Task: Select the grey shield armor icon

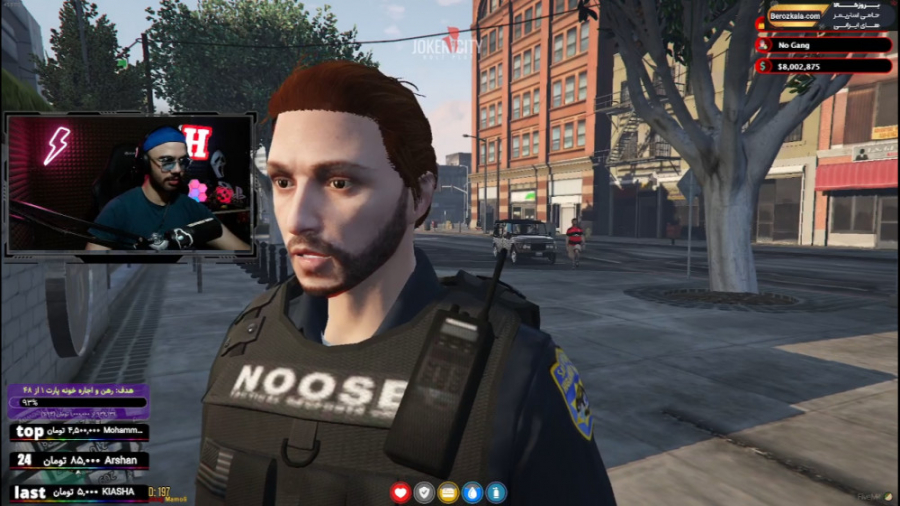Action: click(x=425, y=492)
